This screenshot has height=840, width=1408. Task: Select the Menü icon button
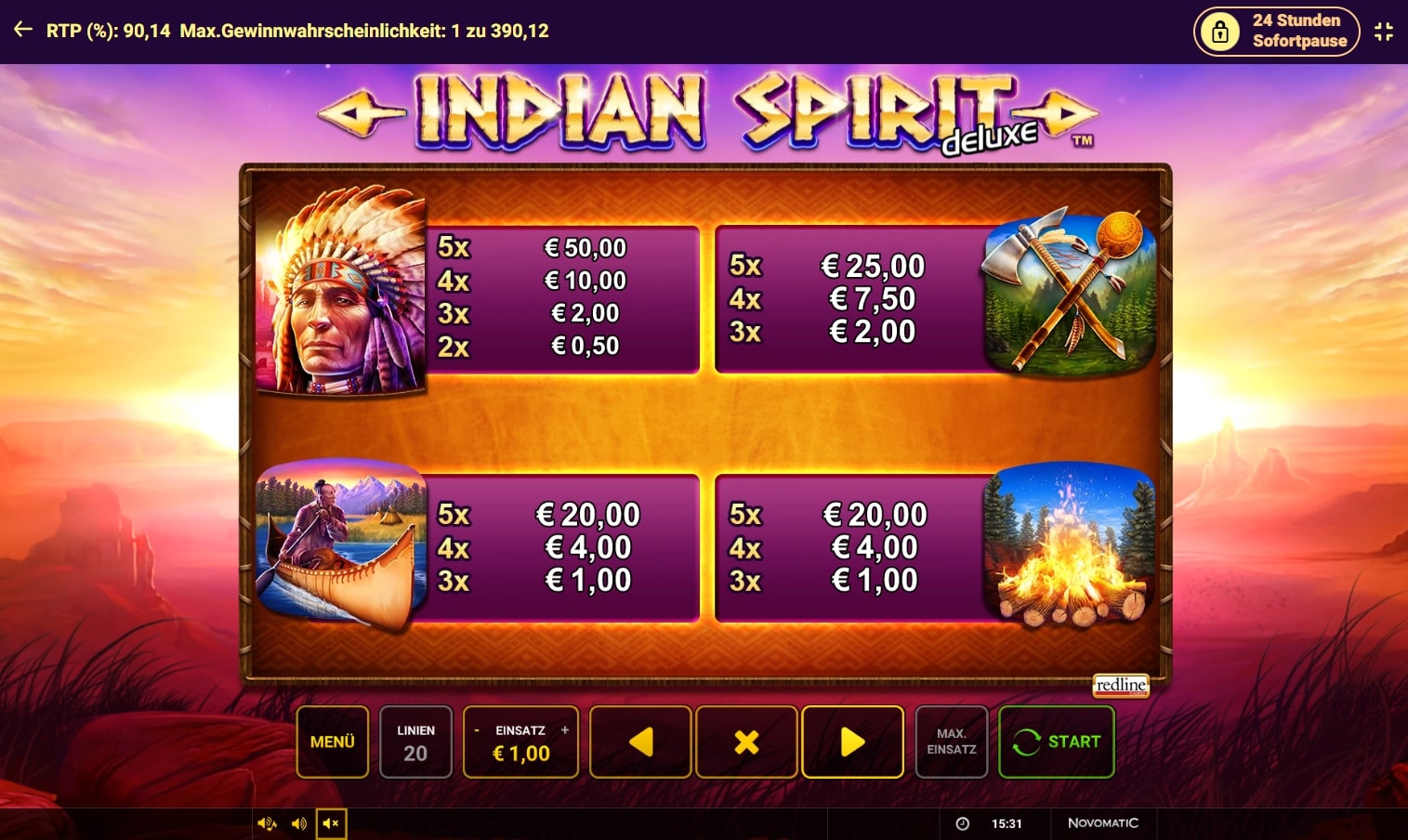tap(332, 742)
